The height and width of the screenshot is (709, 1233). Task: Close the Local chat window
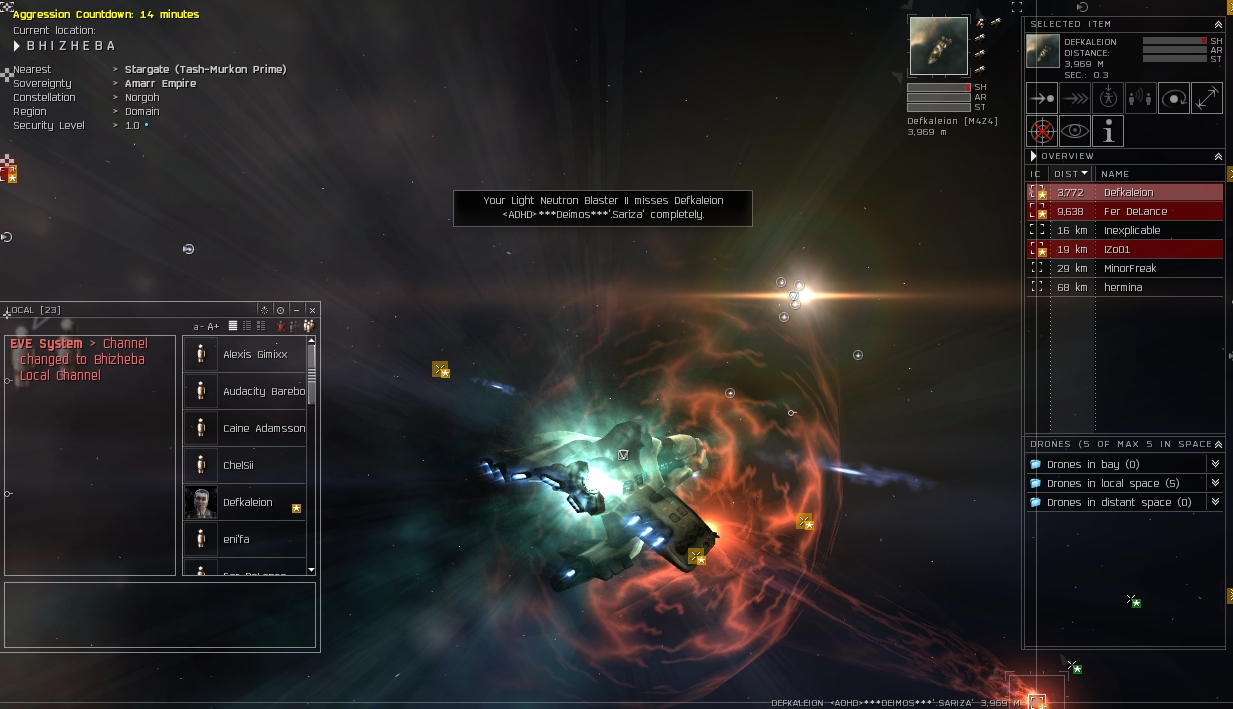point(312,310)
